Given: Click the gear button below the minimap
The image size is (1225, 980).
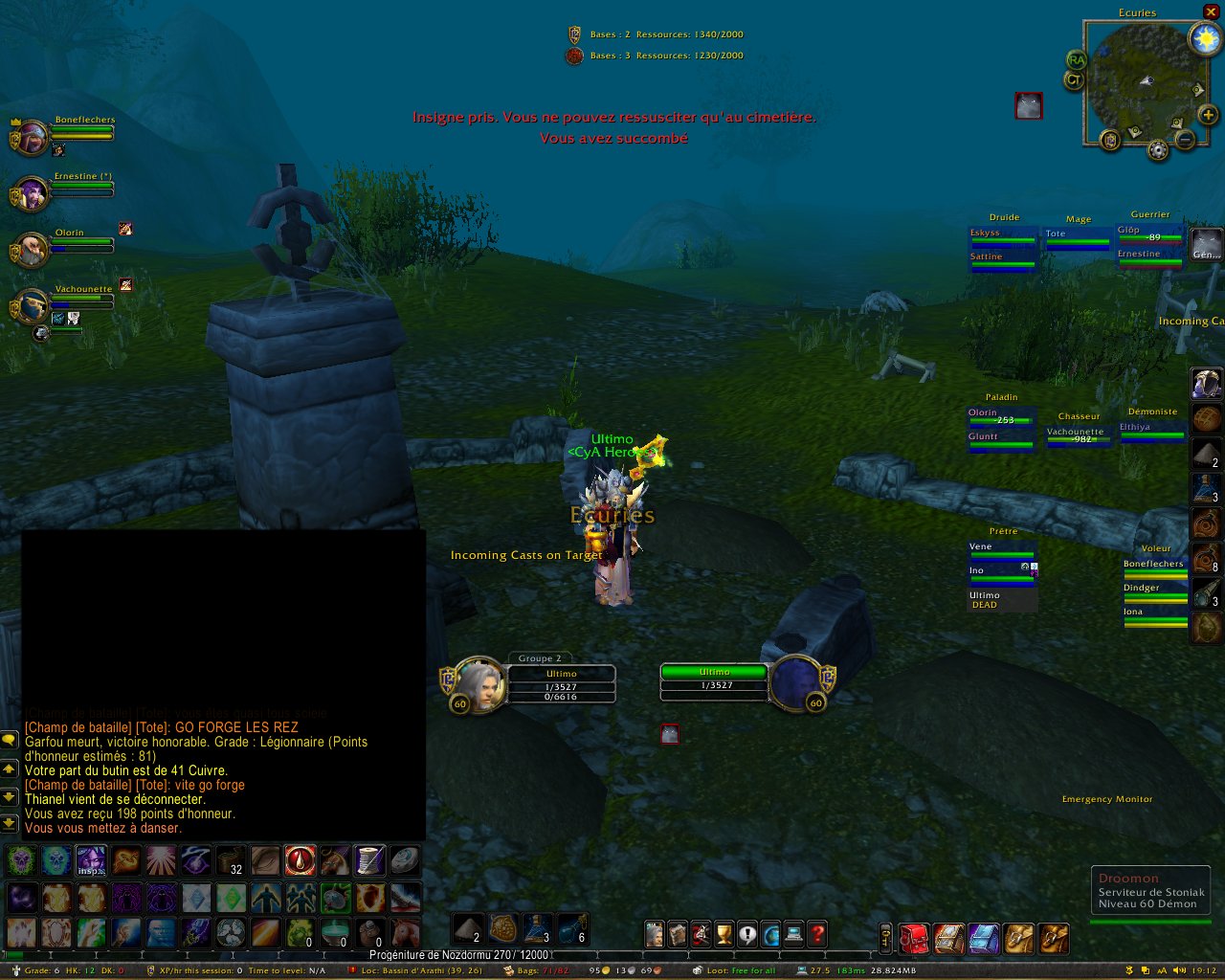Looking at the screenshot, I should point(1158,150).
